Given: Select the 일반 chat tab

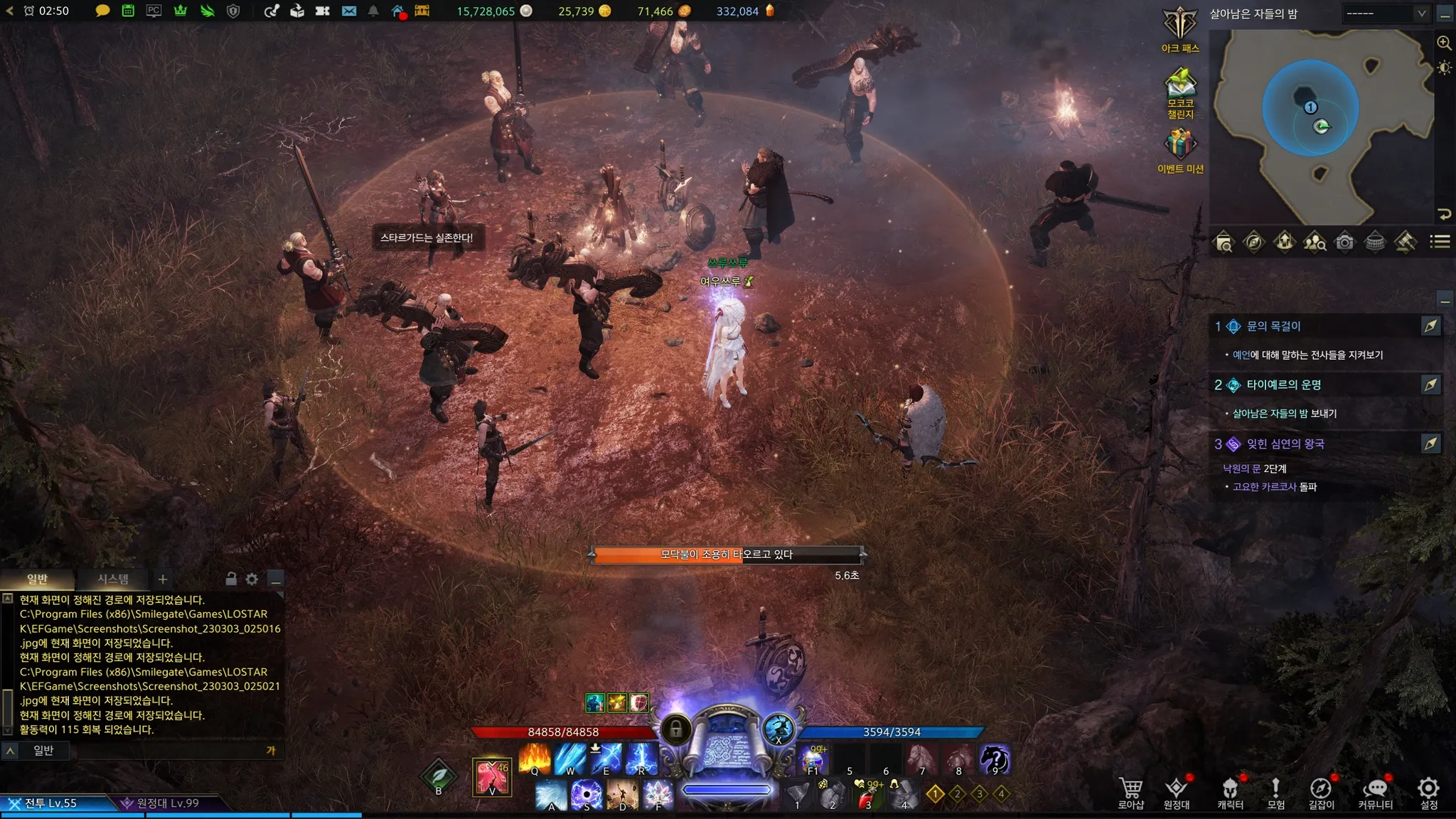Looking at the screenshot, I should point(37,579).
